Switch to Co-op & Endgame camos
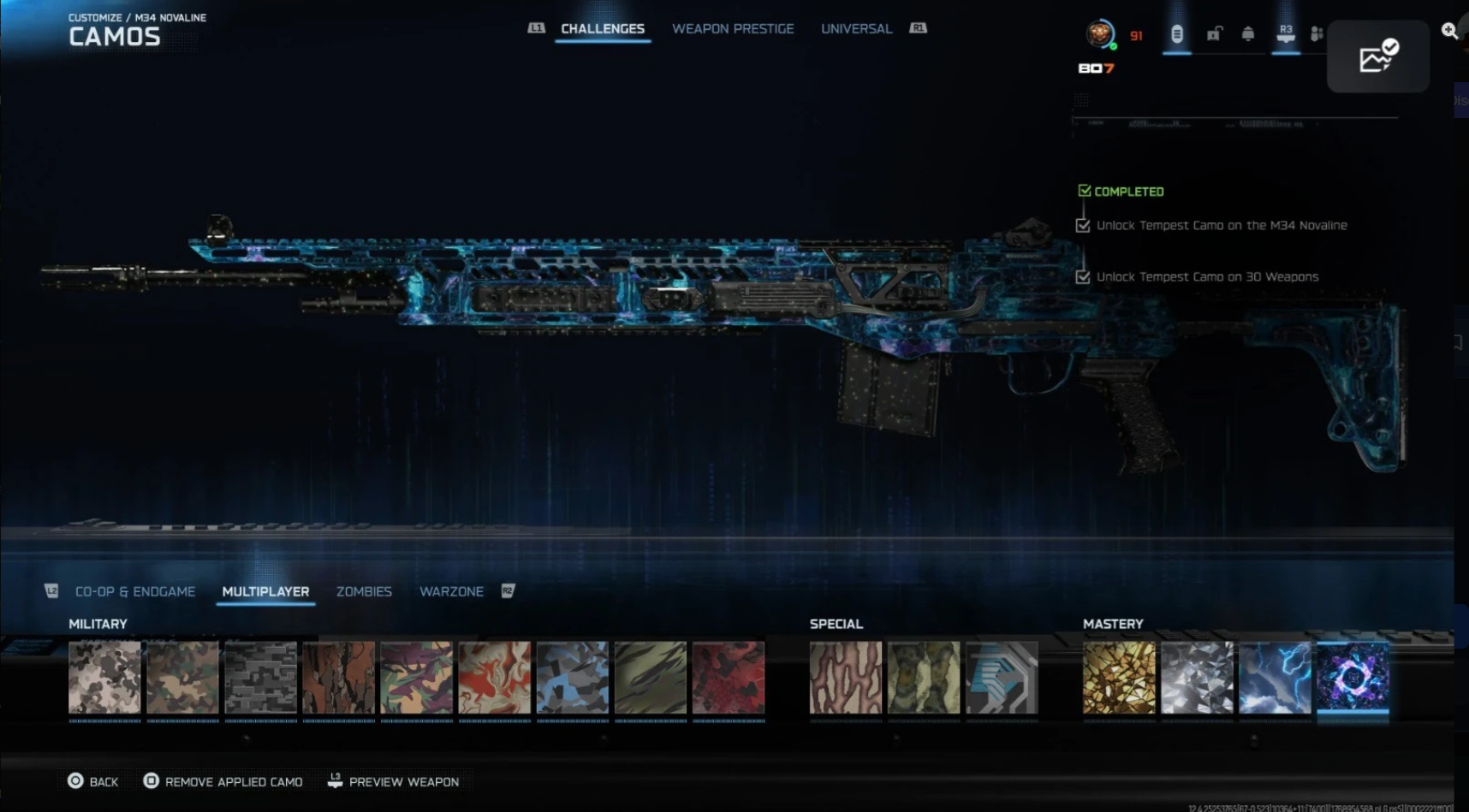 tap(135, 591)
